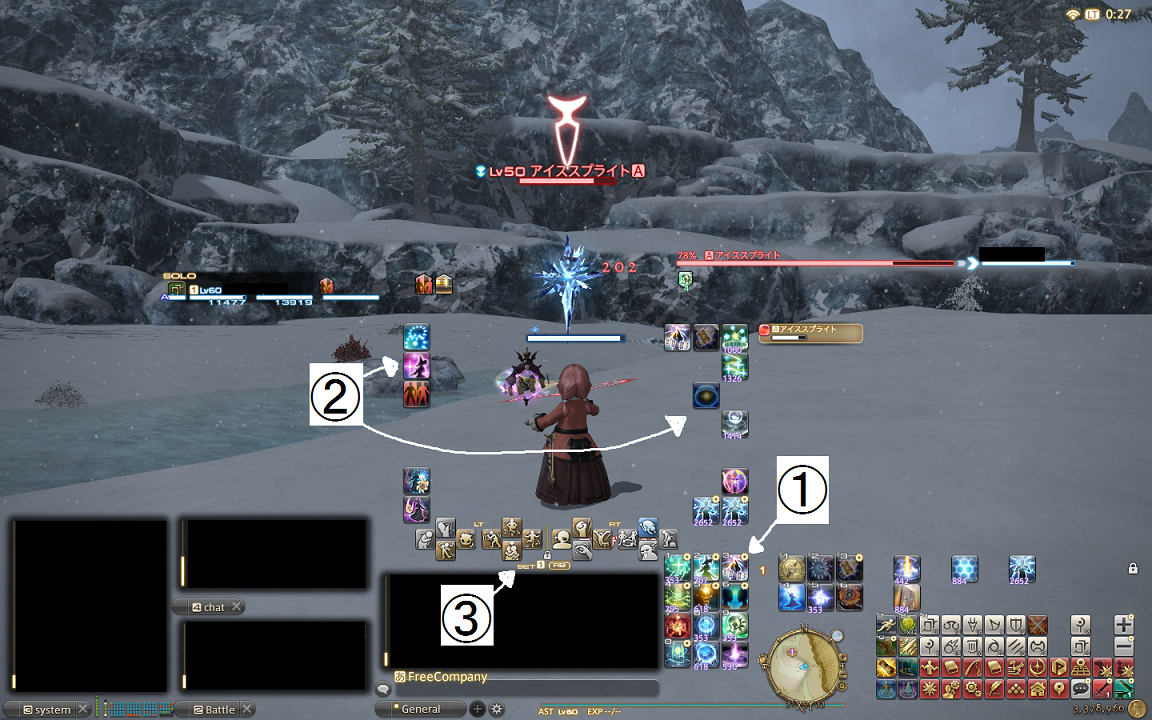Toggle the hotbar padlock icon

pos(1132,568)
